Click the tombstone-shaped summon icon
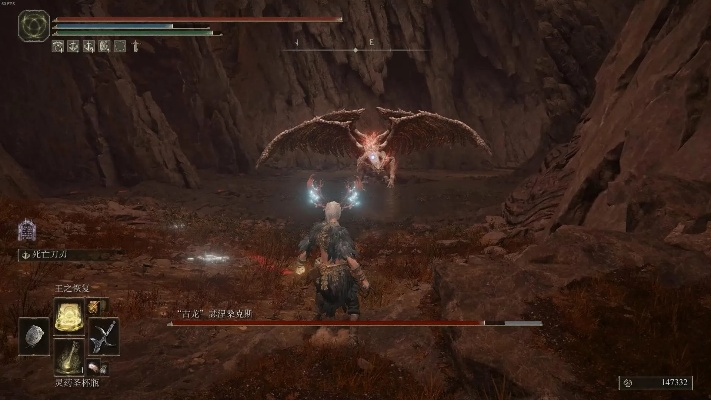Image resolution: width=711 pixels, height=400 pixels. tap(27, 231)
